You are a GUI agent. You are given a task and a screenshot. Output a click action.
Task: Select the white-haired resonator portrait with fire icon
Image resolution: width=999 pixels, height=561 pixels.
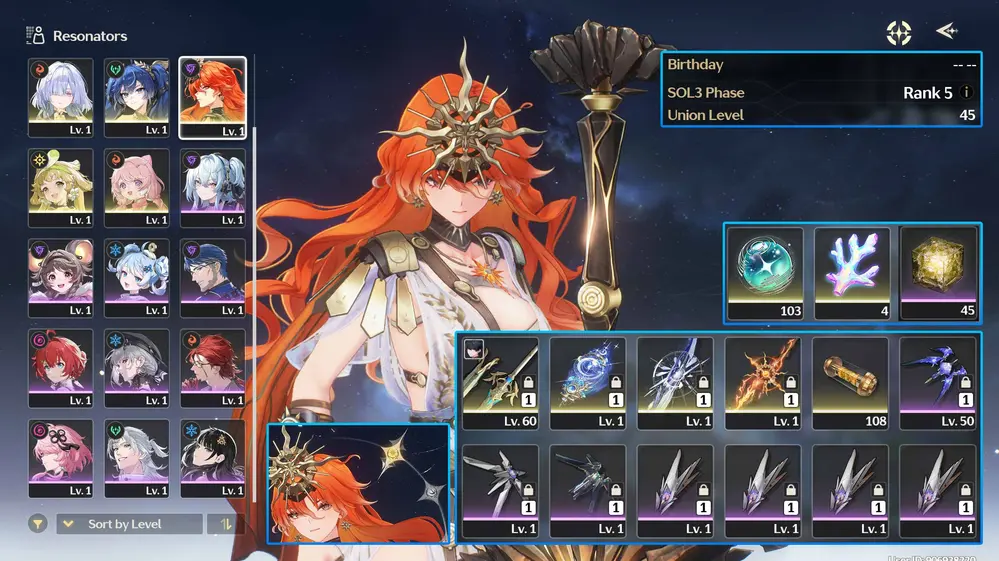pos(61,97)
